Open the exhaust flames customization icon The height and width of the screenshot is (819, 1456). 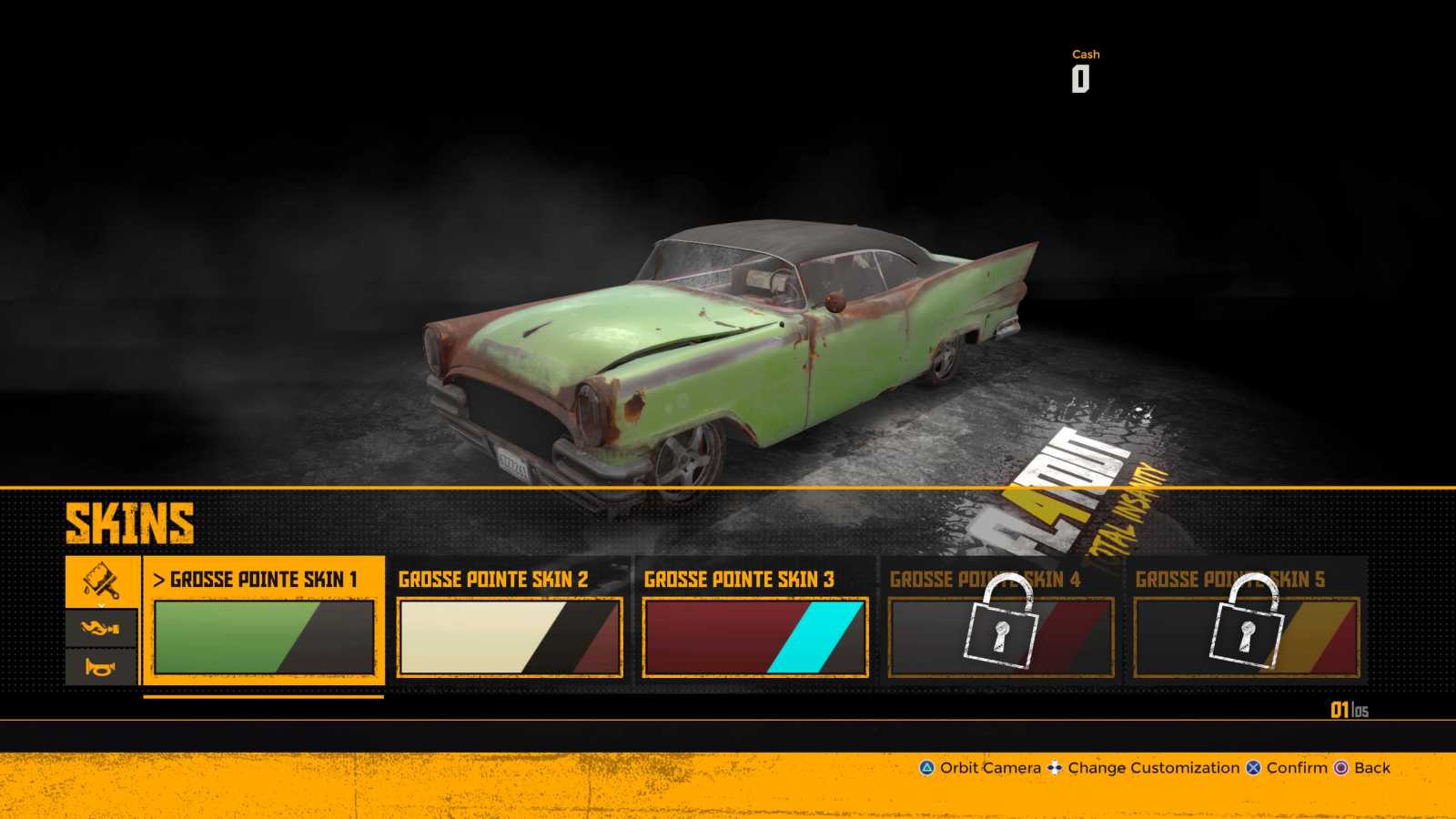(x=100, y=628)
